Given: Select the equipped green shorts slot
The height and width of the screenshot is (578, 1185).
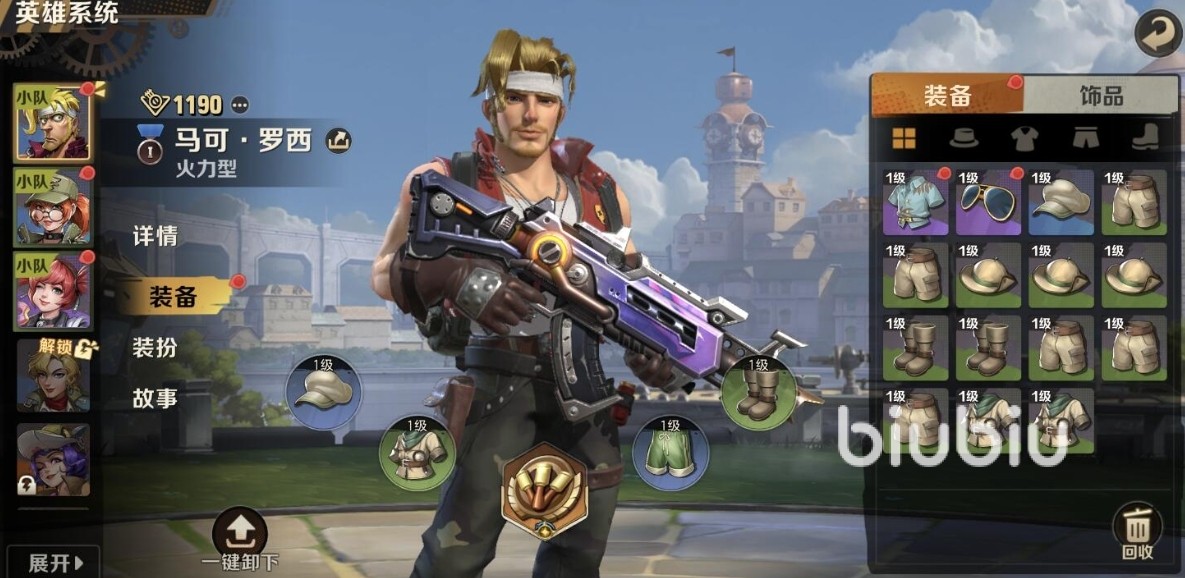Looking at the screenshot, I should 670,454.
